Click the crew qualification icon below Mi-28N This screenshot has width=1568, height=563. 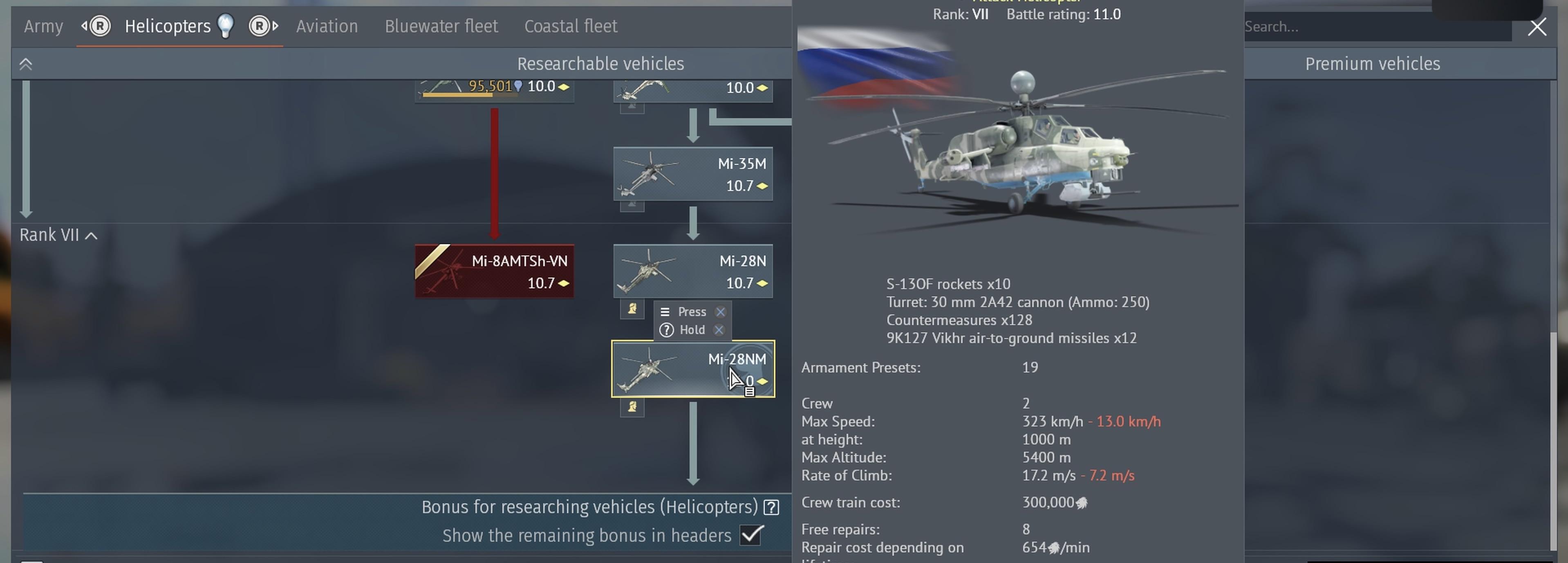(x=632, y=310)
